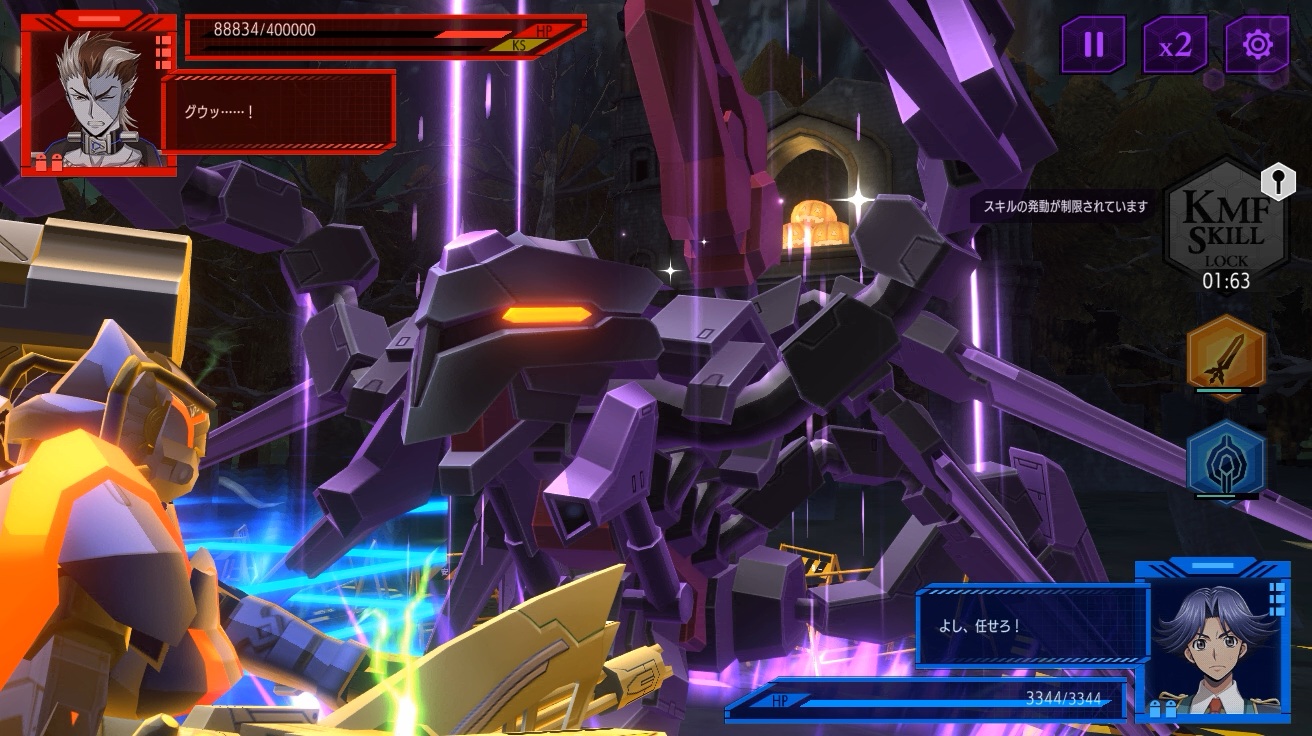The height and width of the screenshot is (736, 1312).
Task: Tap the lock icon above KMF Skill
Action: [x=1277, y=181]
